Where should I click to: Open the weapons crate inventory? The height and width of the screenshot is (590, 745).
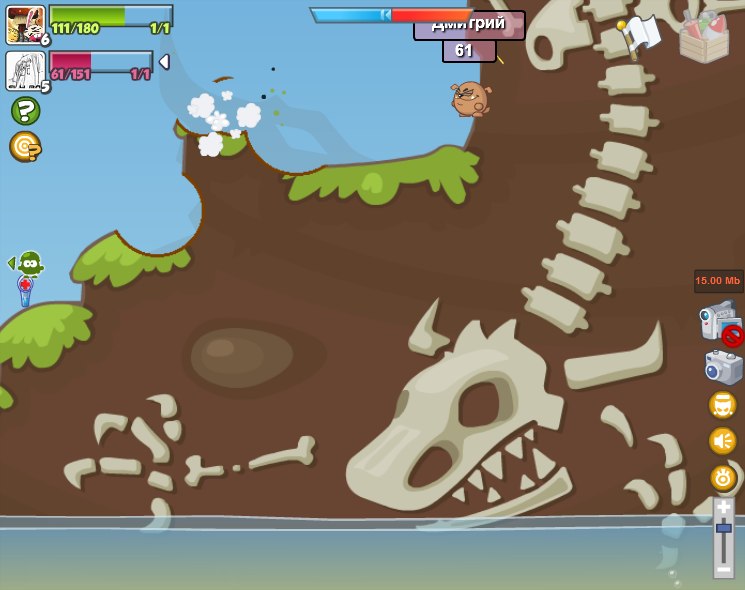click(x=704, y=37)
